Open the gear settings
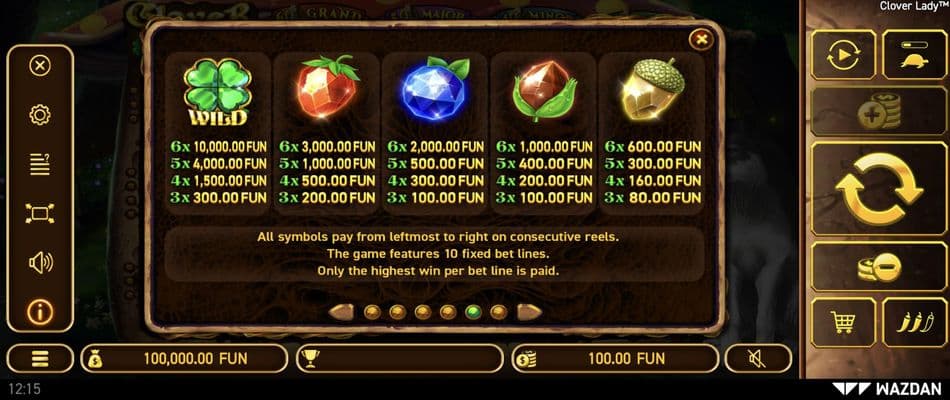This screenshot has width=950, height=400. pos(40,115)
